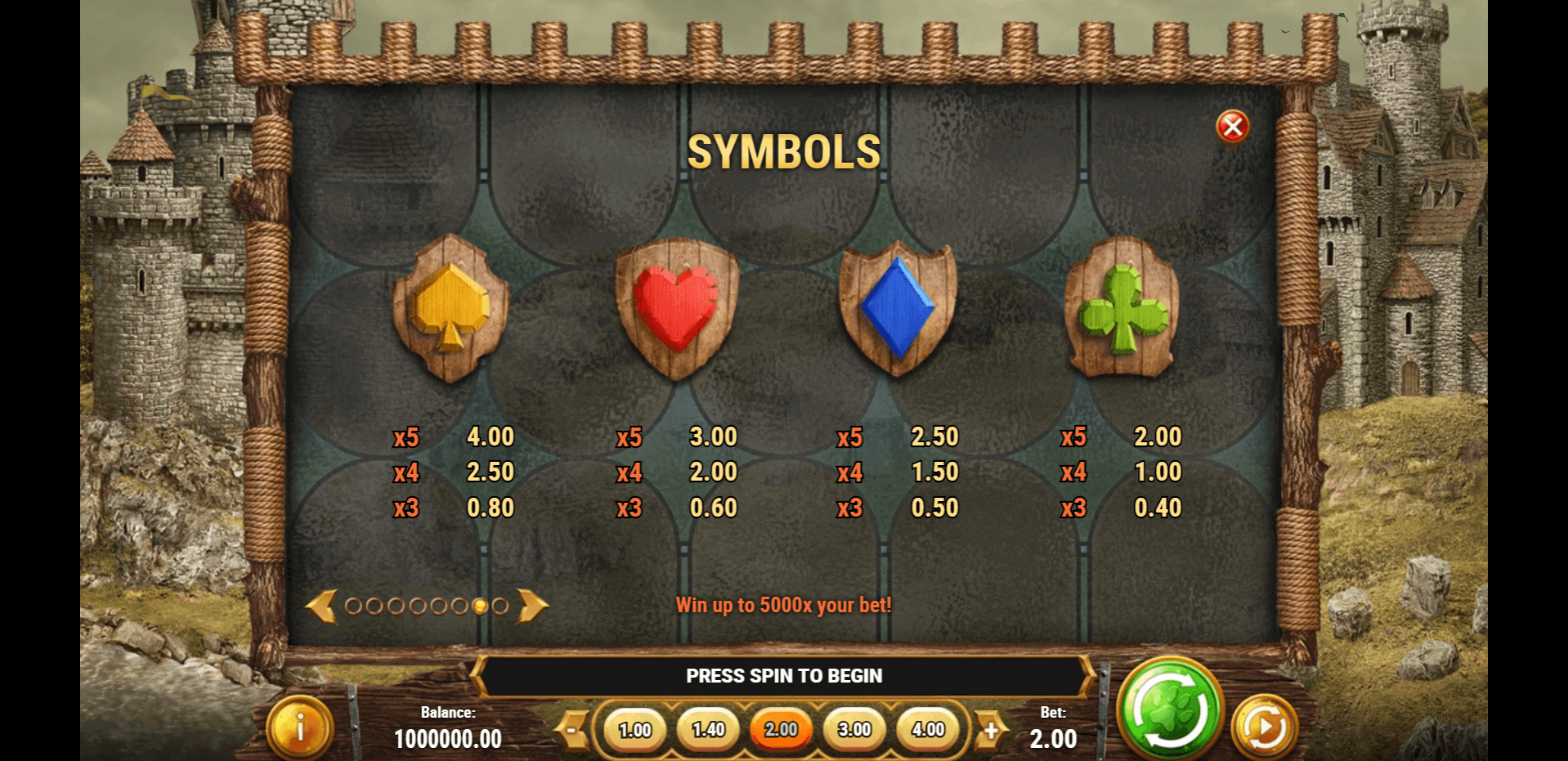Image resolution: width=1568 pixels, height=761 pixels.
Task: Decrease the bet with the minus arrow
Action: point(574,730)
